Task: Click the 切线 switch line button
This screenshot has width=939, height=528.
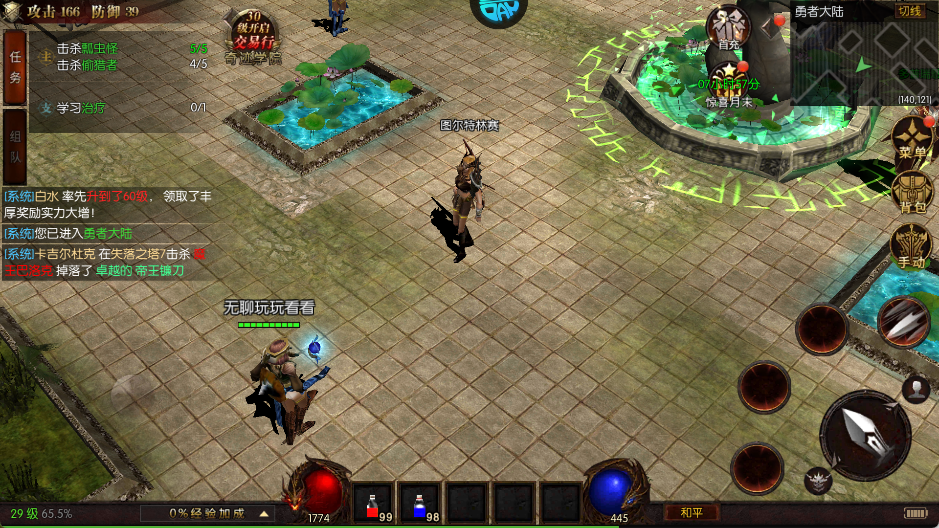Action: 908,11
